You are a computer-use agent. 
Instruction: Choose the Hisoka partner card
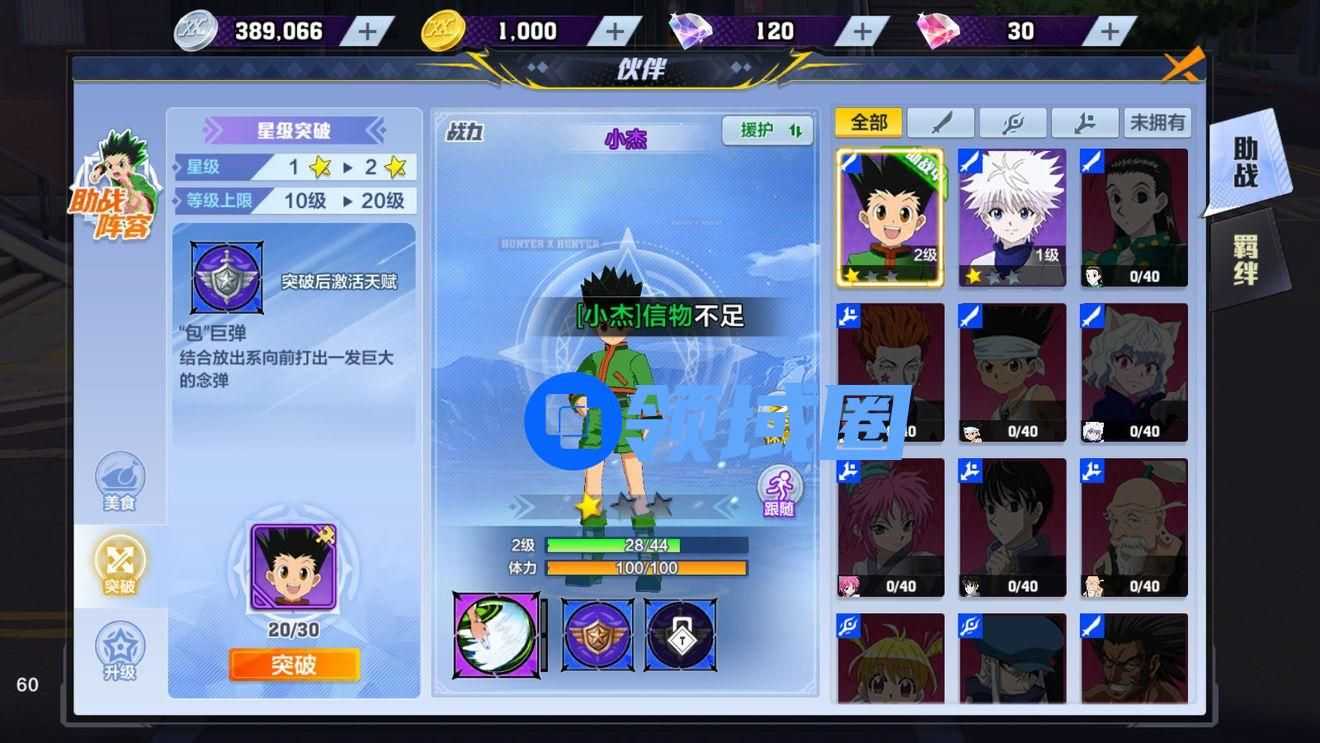[890, 372]
